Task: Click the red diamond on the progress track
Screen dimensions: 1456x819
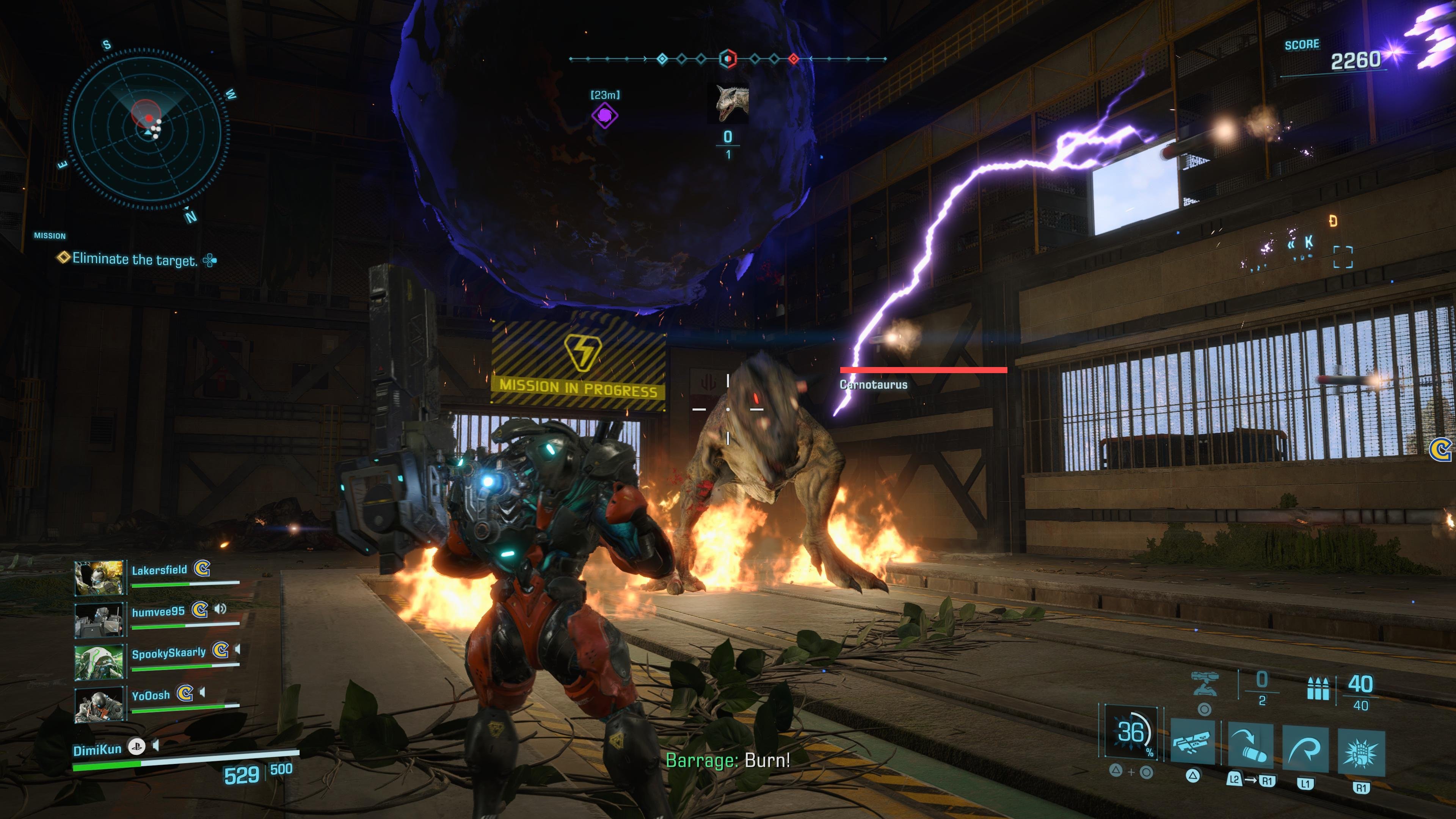Action: coord(794,58)
